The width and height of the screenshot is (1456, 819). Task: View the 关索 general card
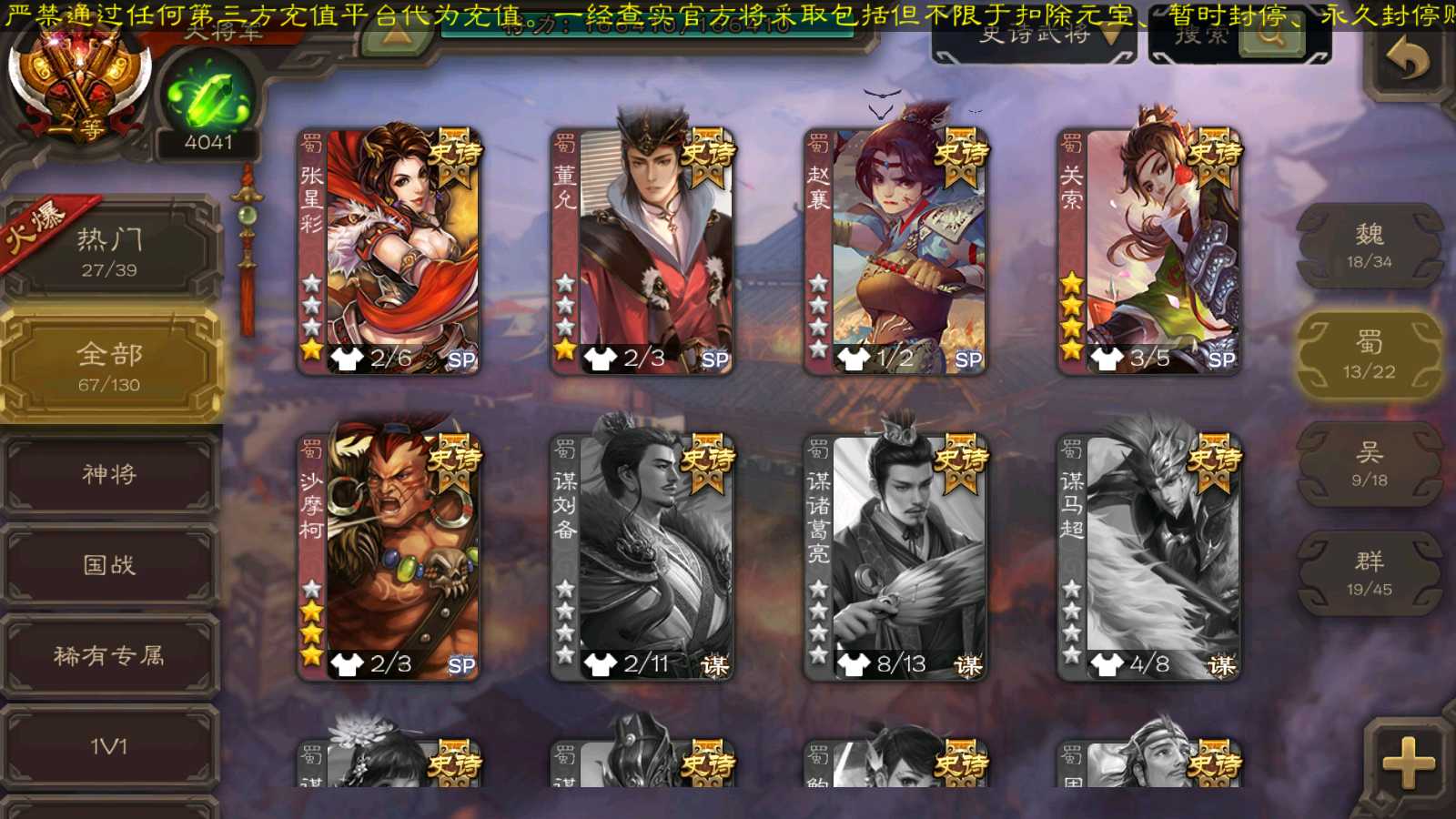coord(1148,251)
